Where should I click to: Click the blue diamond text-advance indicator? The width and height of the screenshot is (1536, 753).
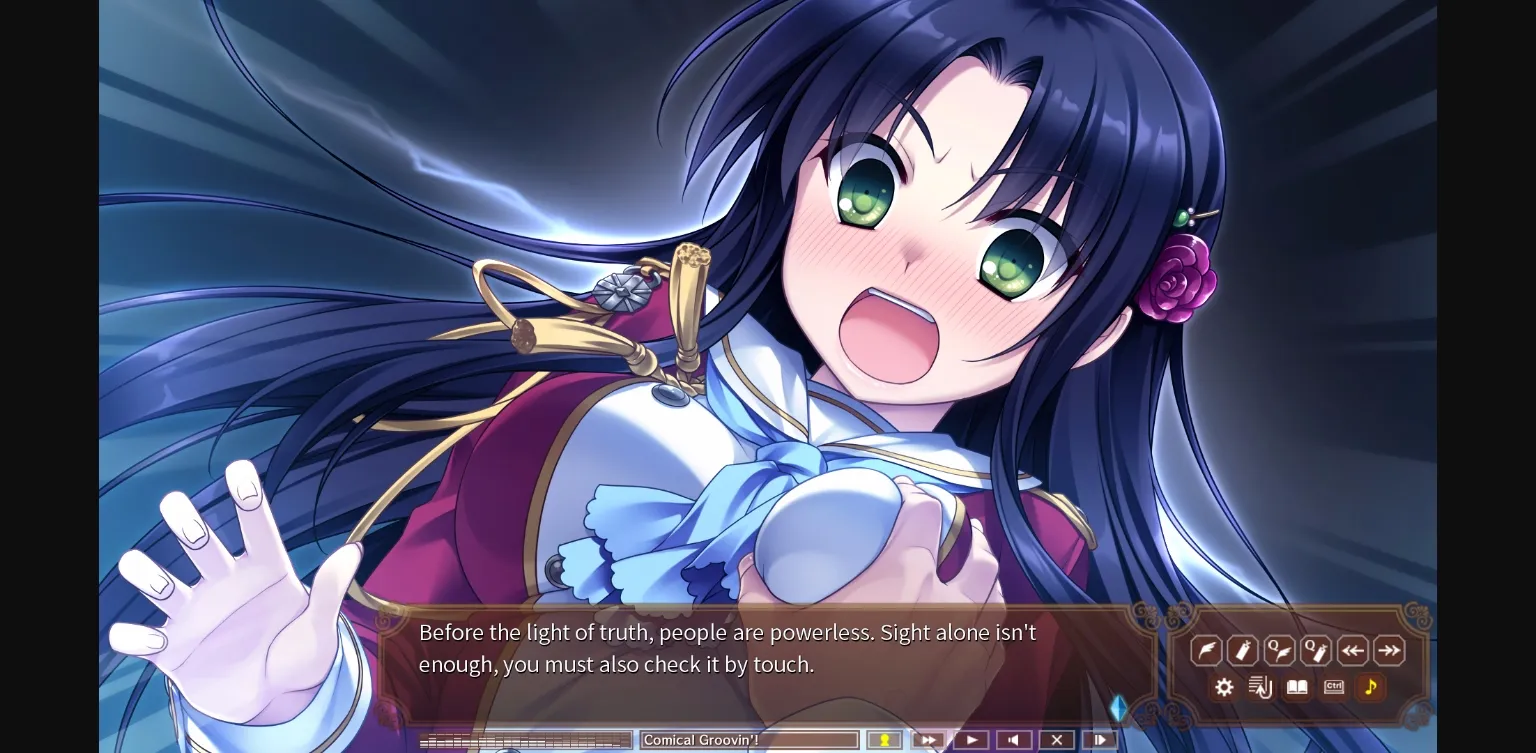tap(1119, 707)
